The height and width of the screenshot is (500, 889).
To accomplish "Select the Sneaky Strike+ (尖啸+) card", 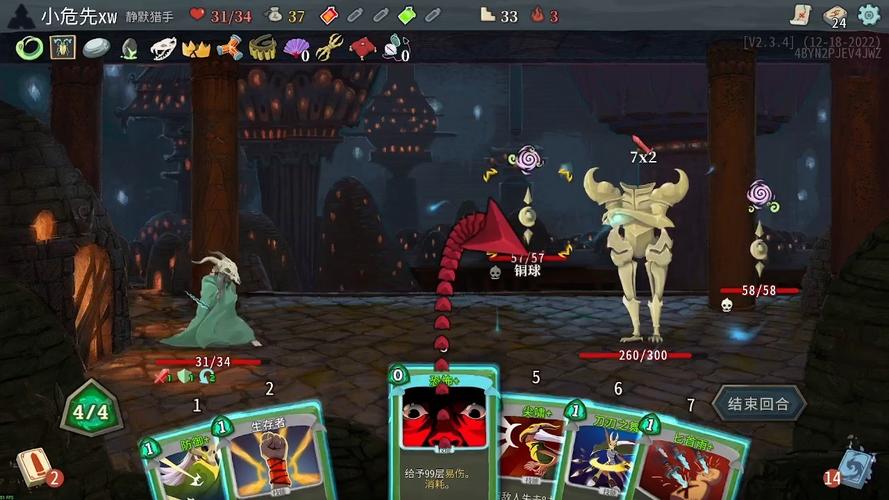I will 528,450.
